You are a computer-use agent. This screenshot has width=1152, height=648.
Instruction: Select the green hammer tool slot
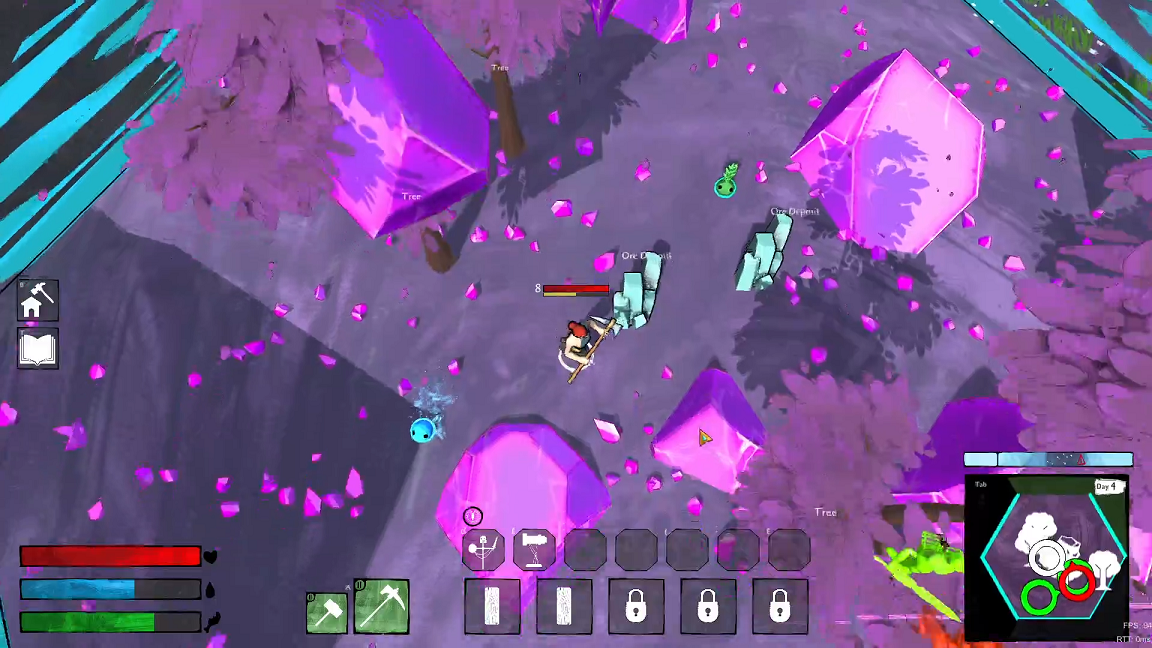click(x=327, y=612)
